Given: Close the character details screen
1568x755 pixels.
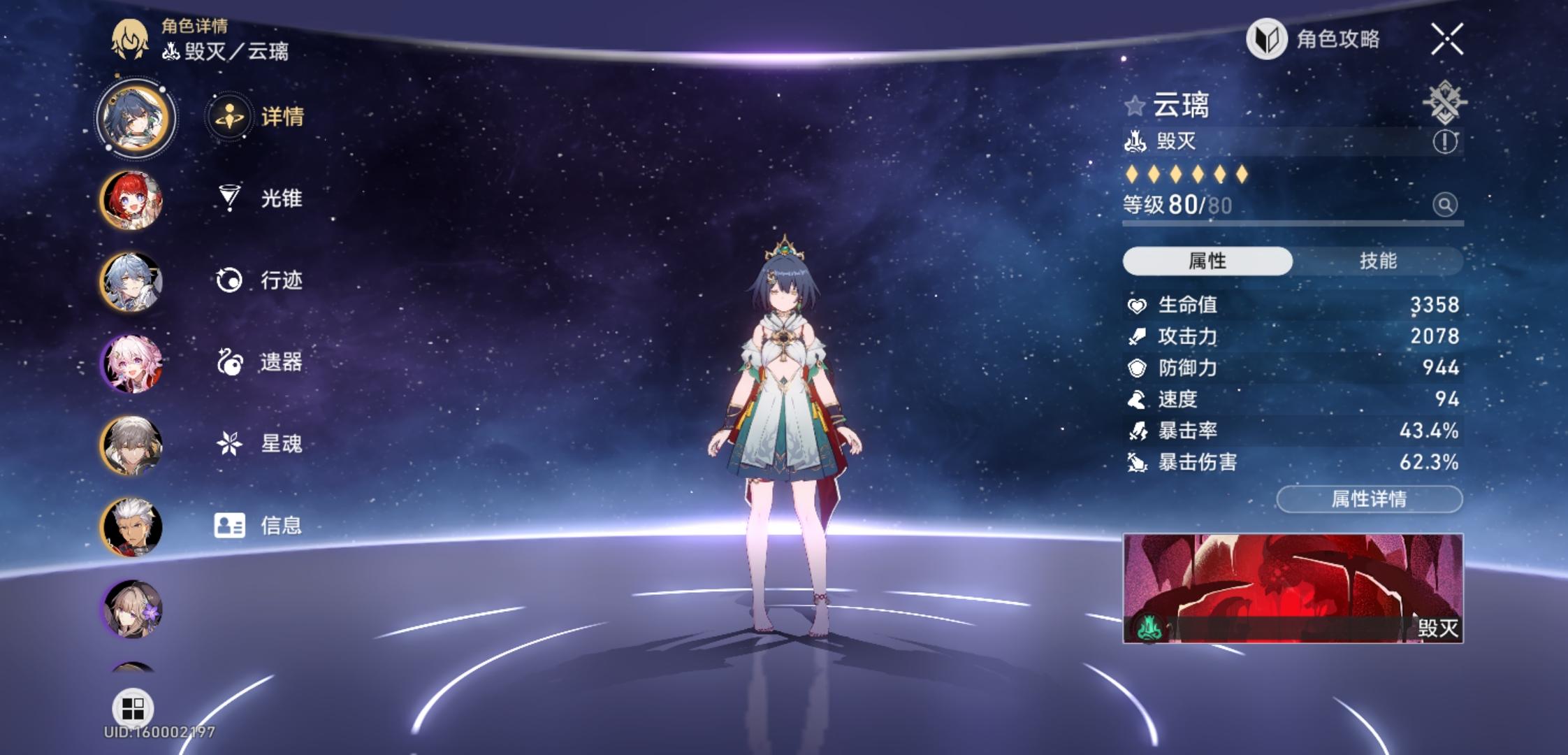Looking at the screenshot, I should (1446, 39).
